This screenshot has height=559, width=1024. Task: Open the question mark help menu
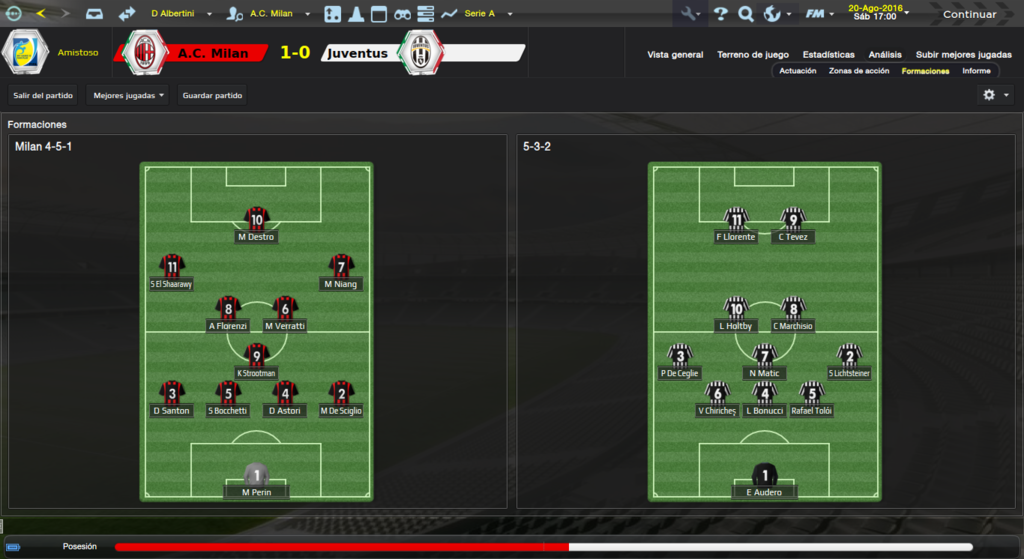tap(720, 14)
